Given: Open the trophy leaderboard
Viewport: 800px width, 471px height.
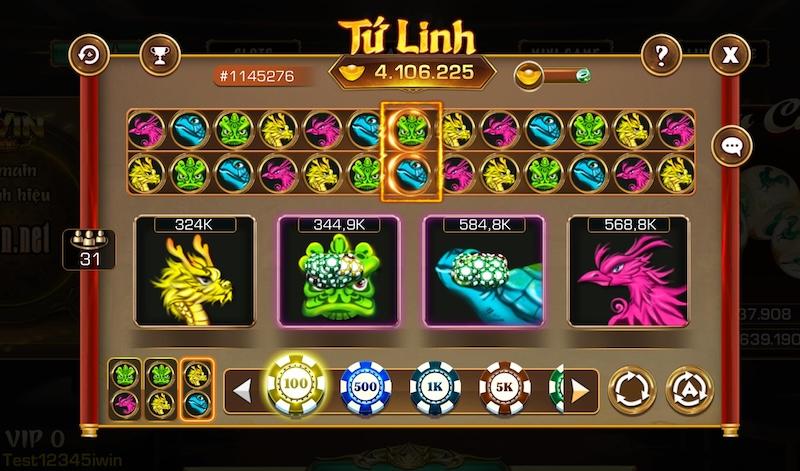Looking at the screenshot, I should (x=157, y=54).
